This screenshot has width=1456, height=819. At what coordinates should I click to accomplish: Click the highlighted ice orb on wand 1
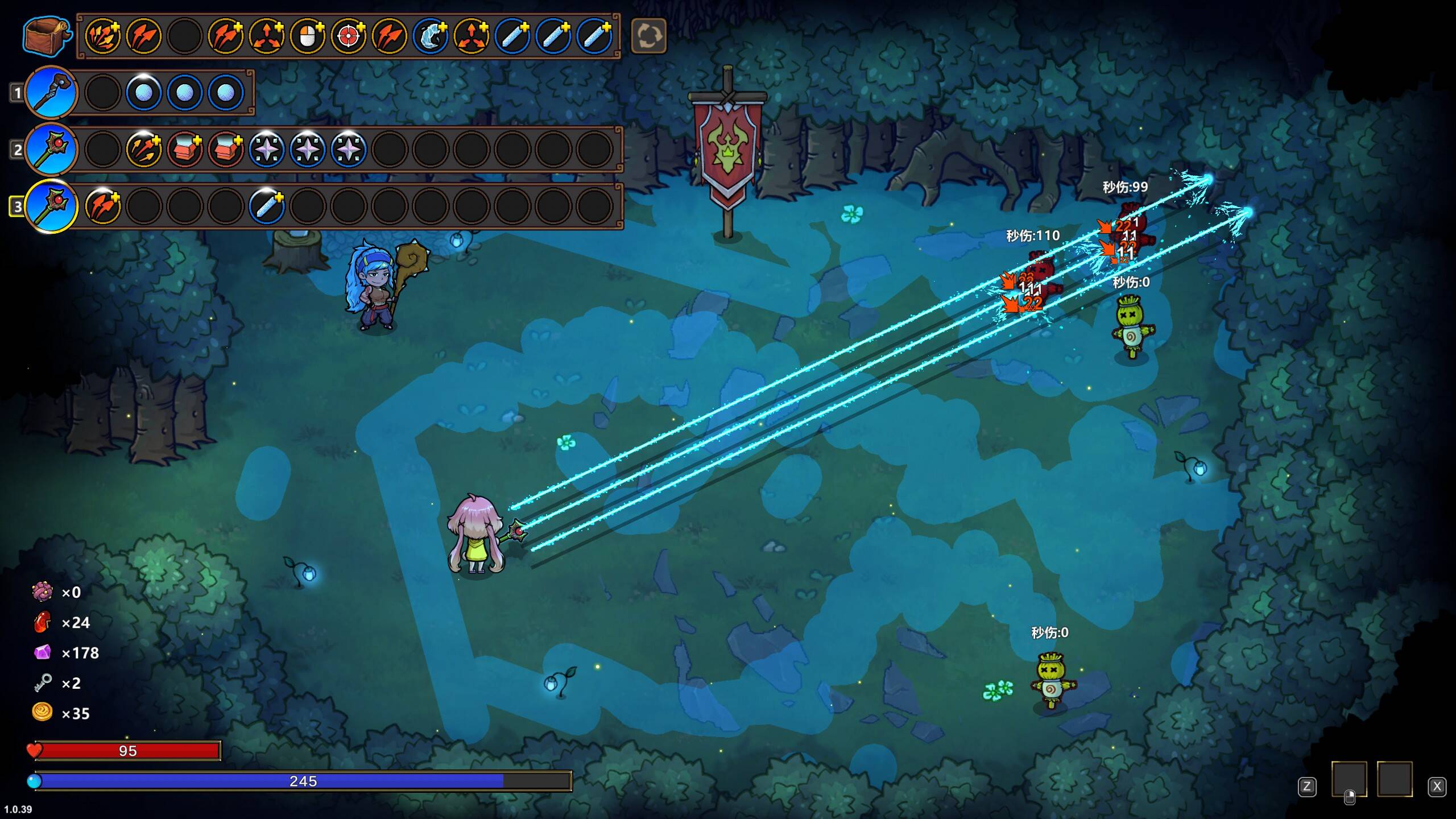click(143, 92)
